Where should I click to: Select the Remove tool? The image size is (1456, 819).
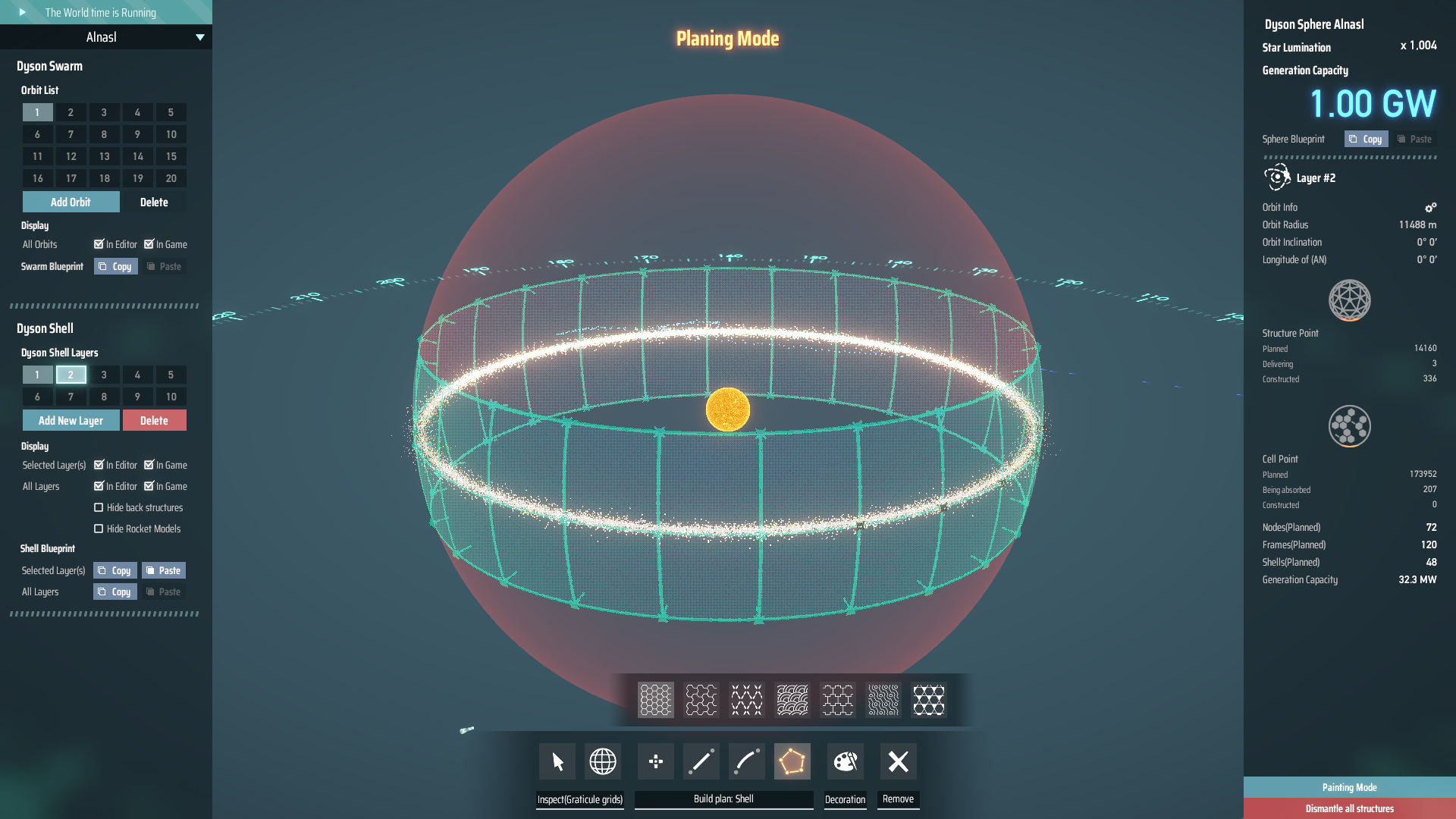[x=898, y=761]
